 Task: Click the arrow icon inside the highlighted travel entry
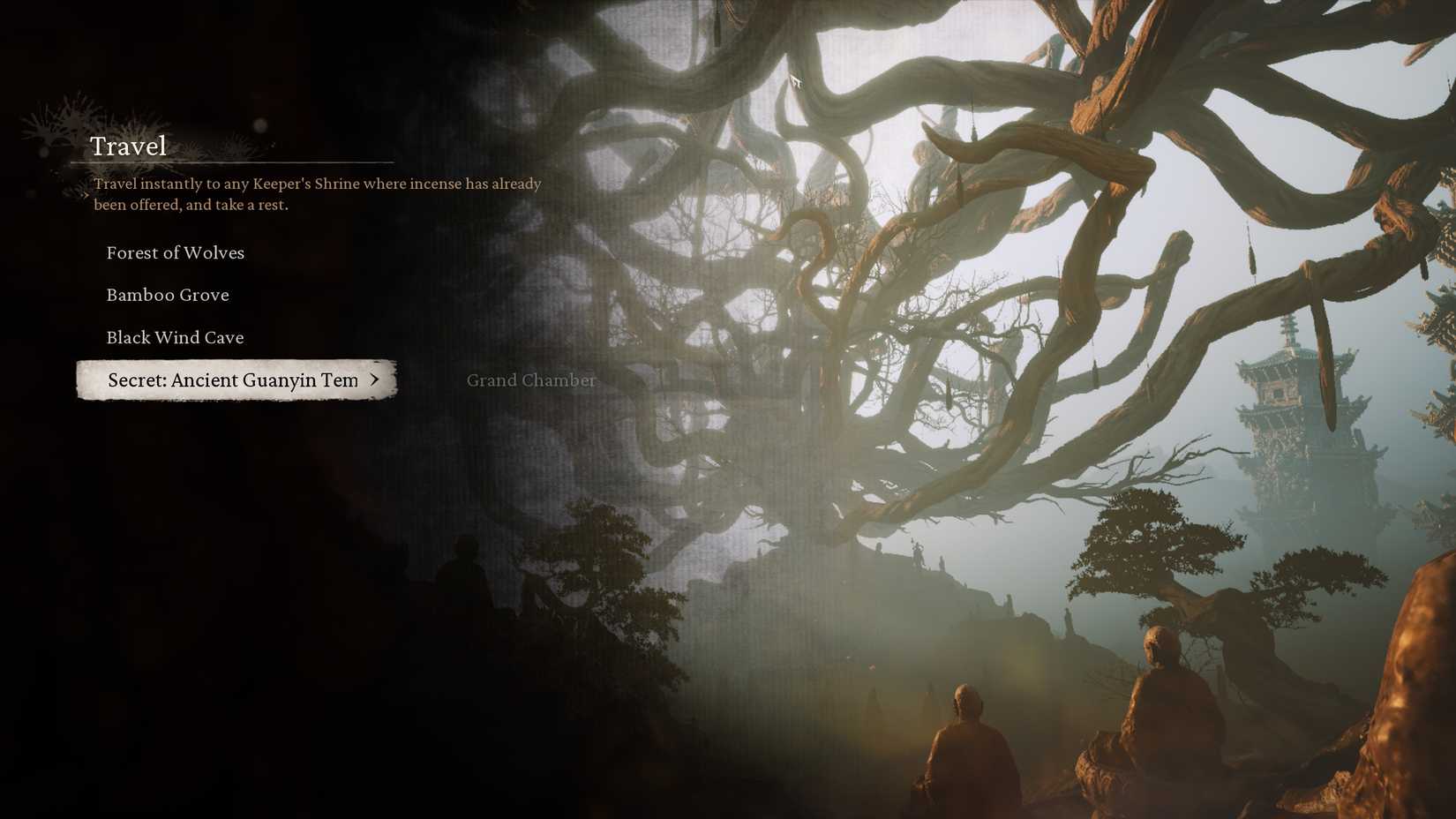377,380
